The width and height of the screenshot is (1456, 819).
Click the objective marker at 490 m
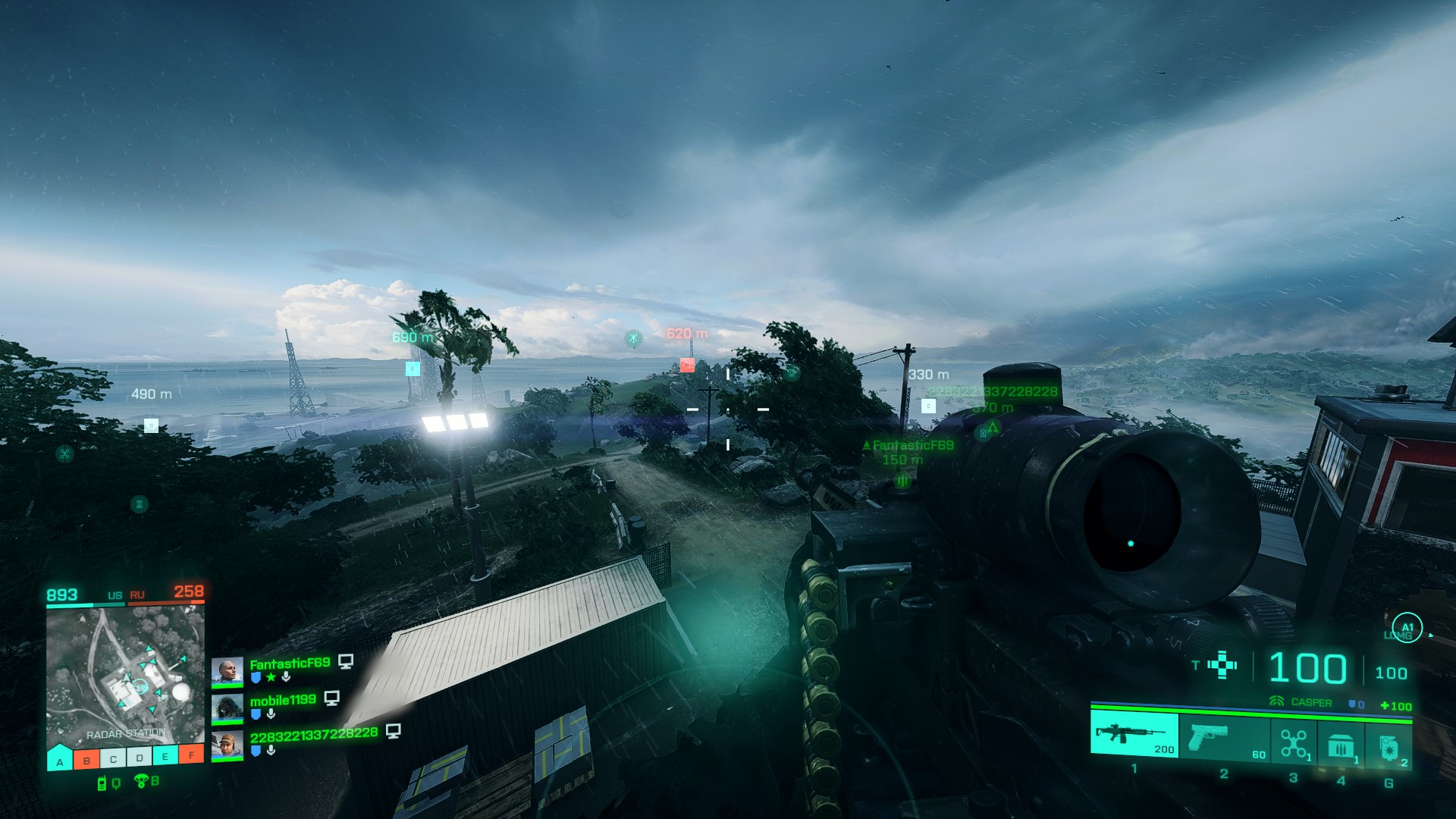coord(151,425)
